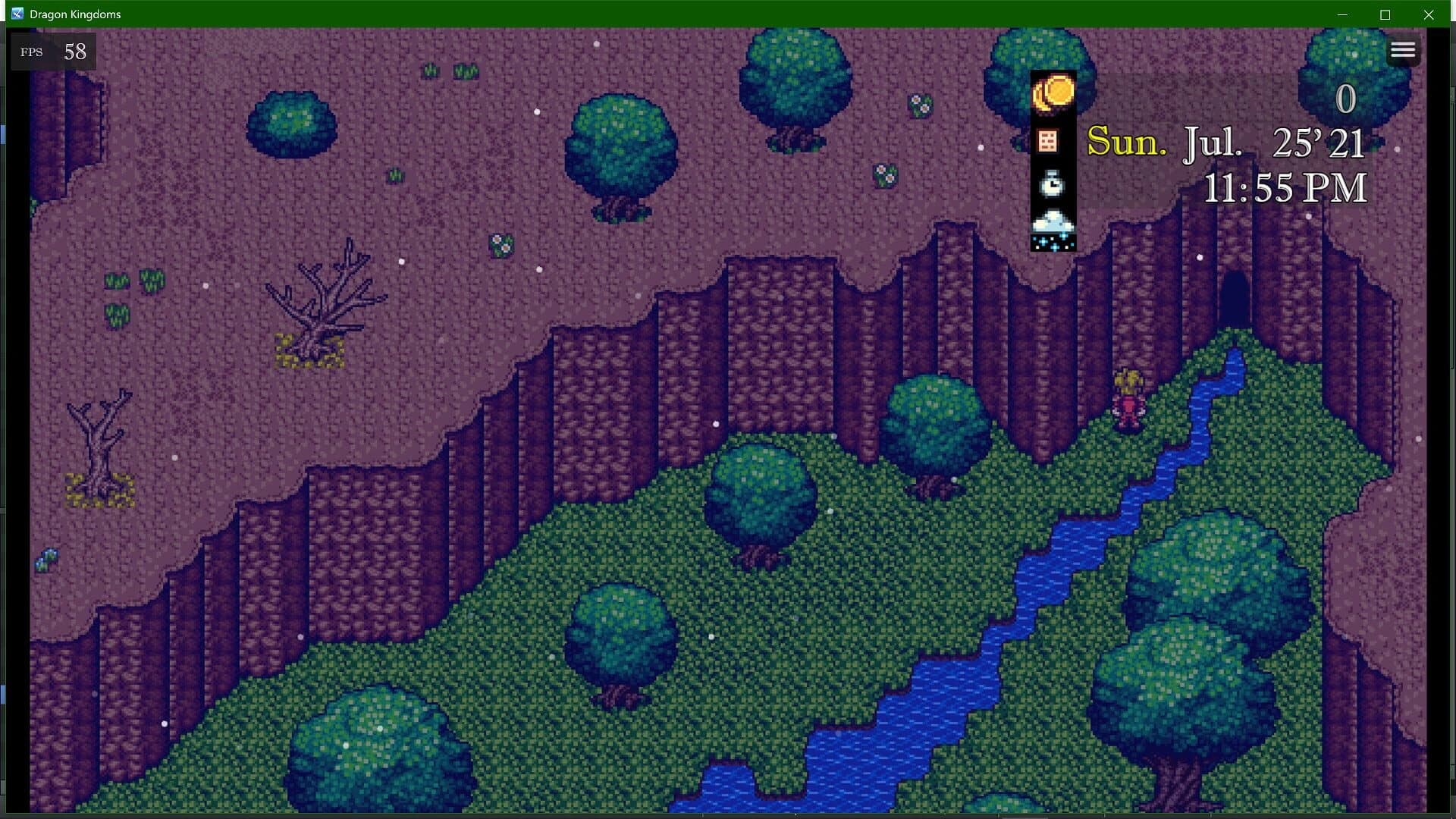Click the Dragon Kingdoms title bar icon
The image size is (1456, 819).
click(x=17, y=13)
